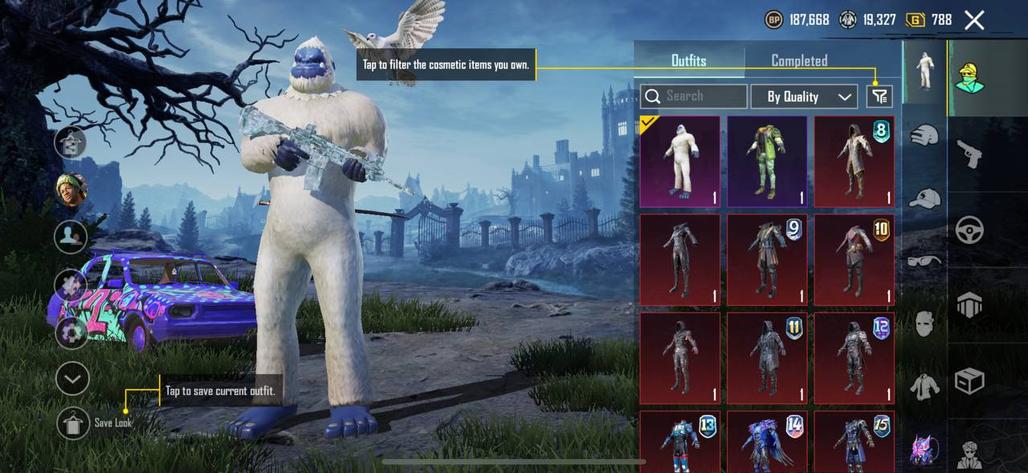The width and height of the screenshot is (1028, 473).
Task: Expand the down-arrow button above Save Look
Action: (x=72, y=379)
